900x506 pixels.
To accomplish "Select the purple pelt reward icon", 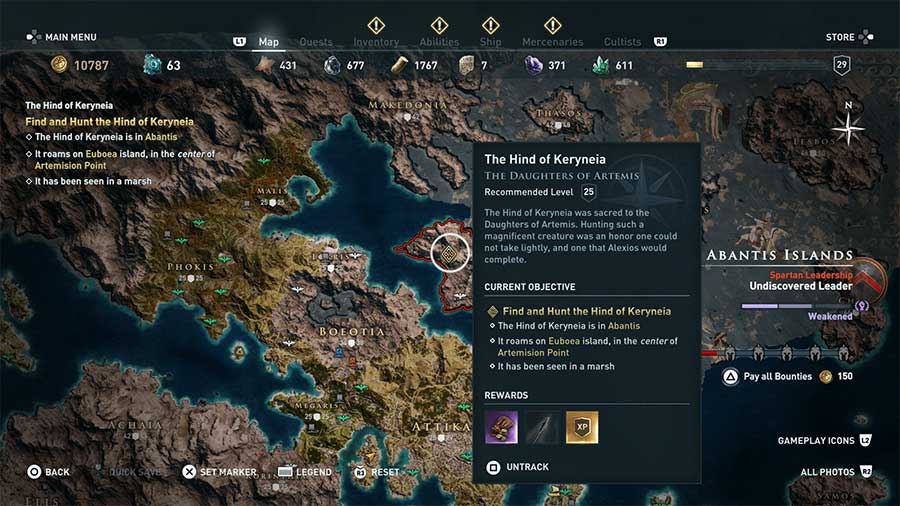I will pos(501,428).
